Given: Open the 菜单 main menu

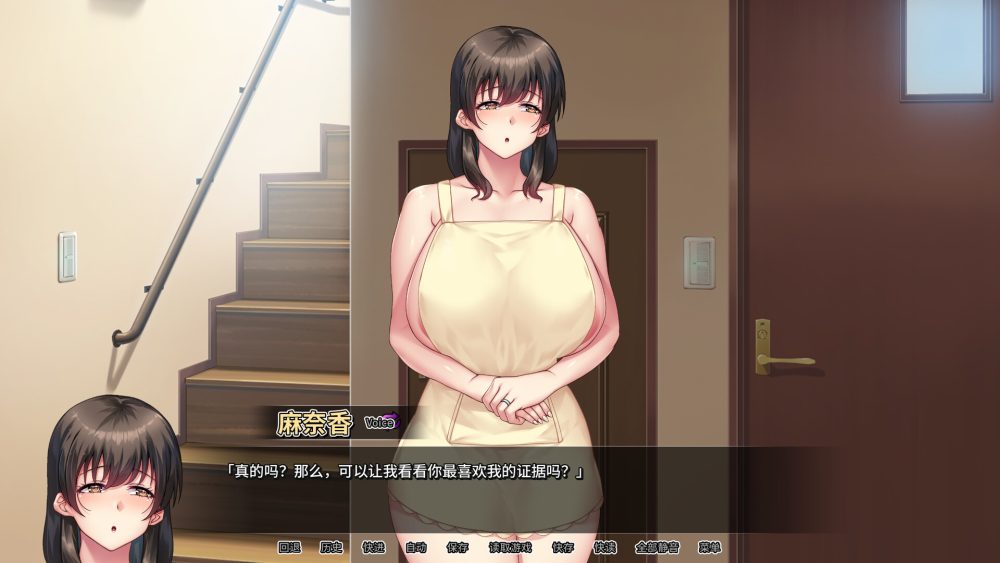Looking at the screenshot, I should [x=710, y=548].
